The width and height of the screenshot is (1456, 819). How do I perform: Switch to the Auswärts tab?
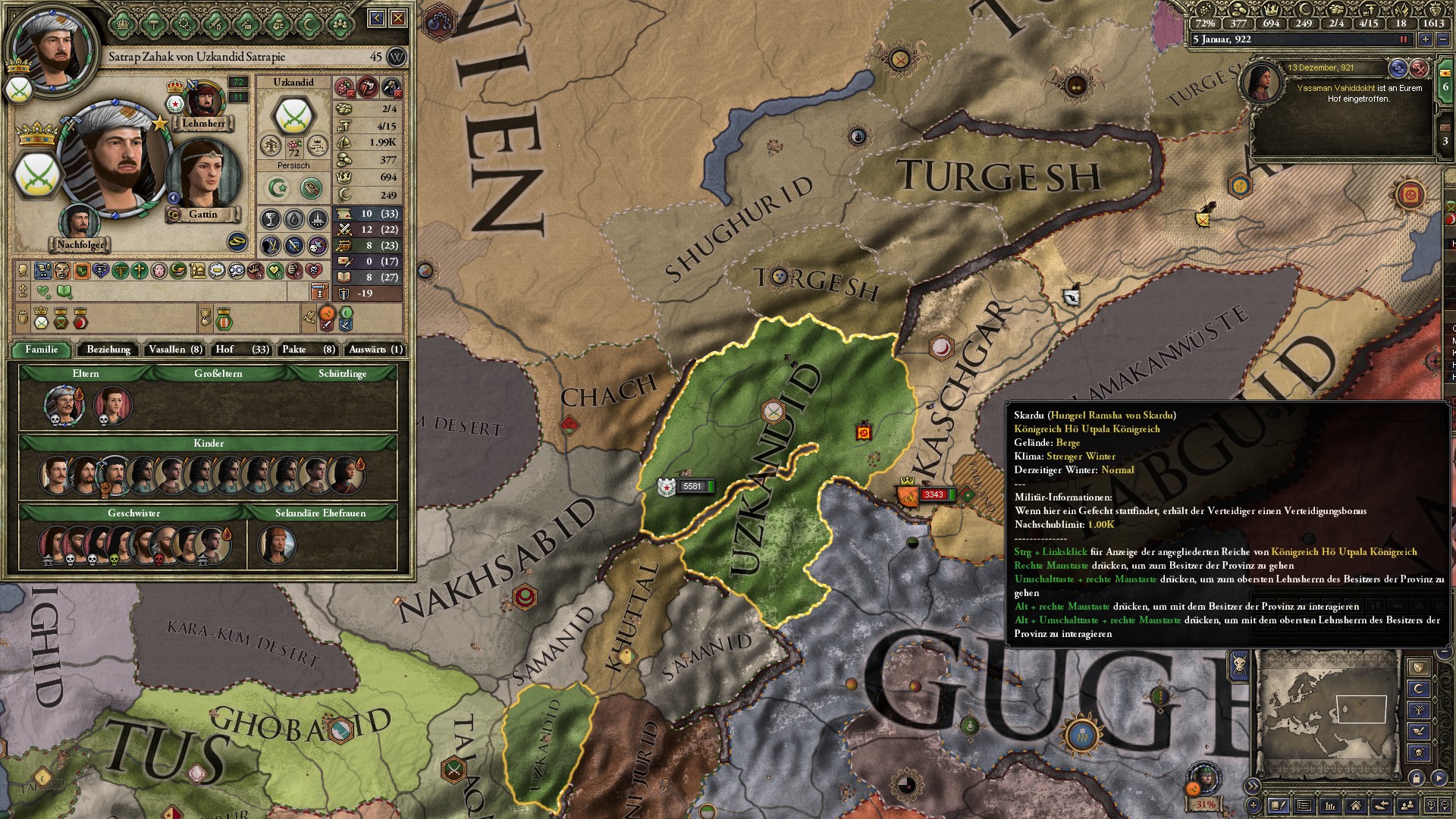[375, 350]
